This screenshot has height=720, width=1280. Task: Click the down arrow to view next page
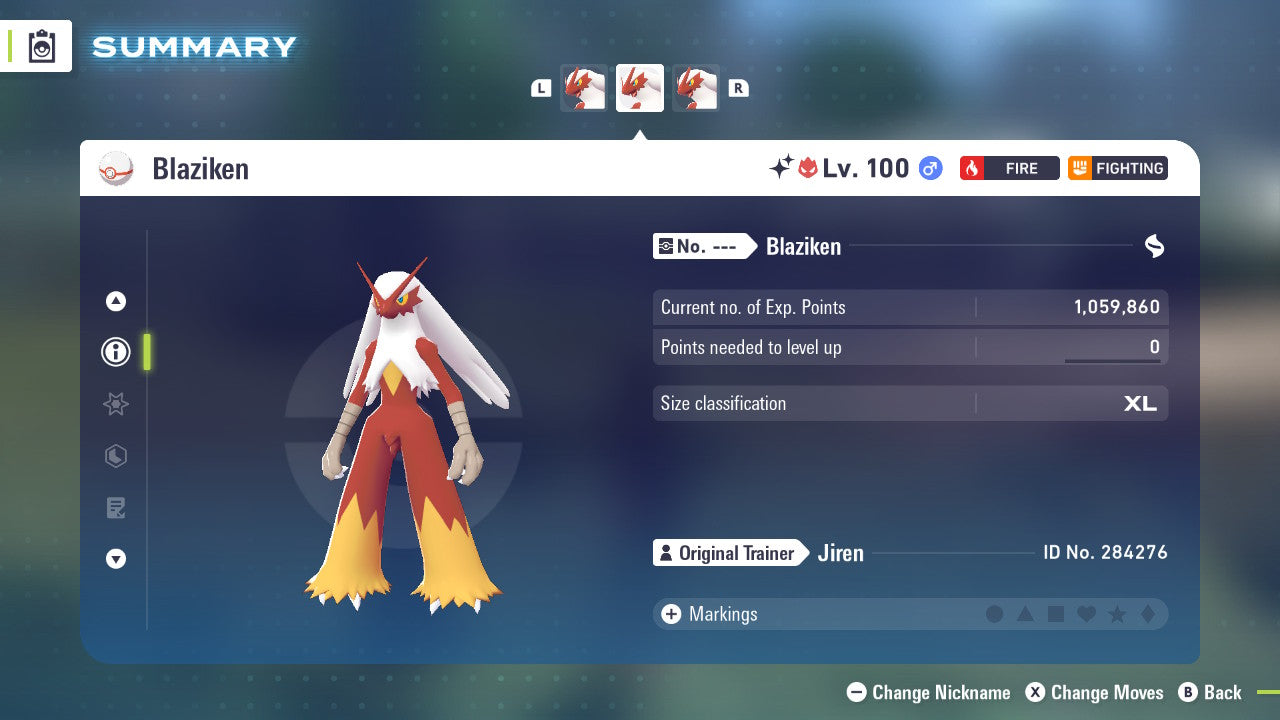[115, 559]
